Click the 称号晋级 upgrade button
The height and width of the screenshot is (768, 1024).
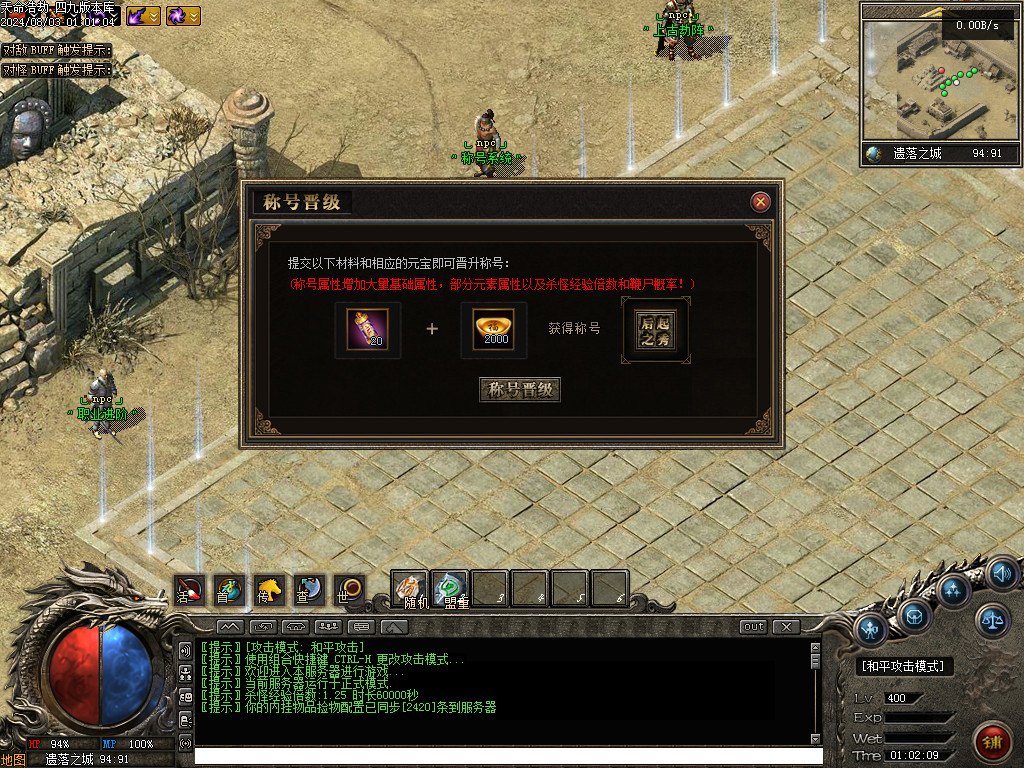coord(520,390)
